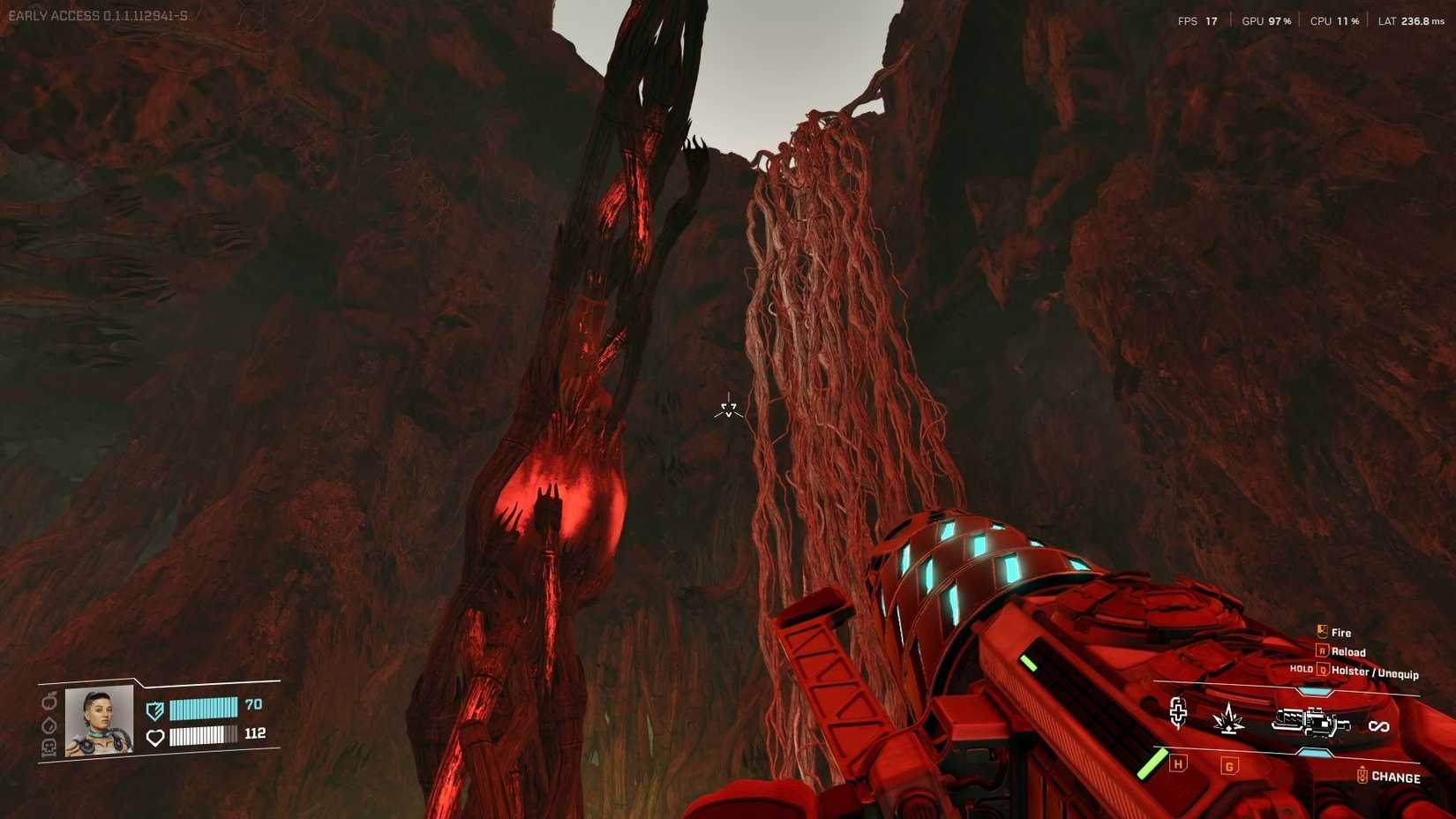Toggle the H hotkey slot indicator
Viewport: 1456px width, 819px height.
coord(1177,764)
